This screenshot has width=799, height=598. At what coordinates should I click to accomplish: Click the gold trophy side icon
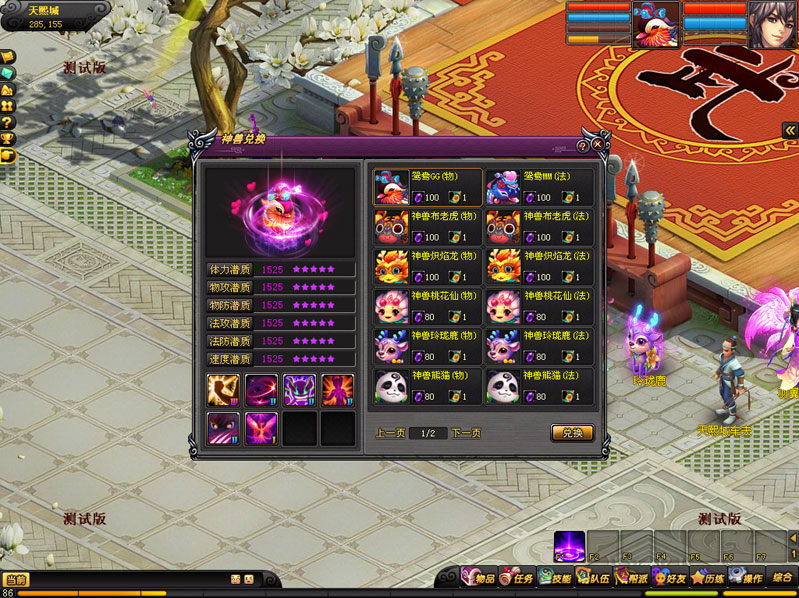[x=8, y=138]
